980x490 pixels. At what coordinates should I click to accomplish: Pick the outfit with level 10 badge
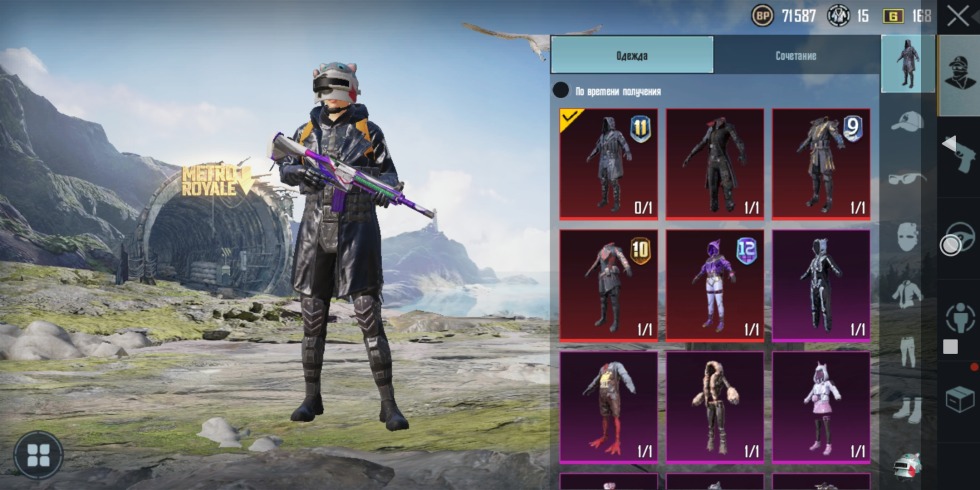[609, 285]
